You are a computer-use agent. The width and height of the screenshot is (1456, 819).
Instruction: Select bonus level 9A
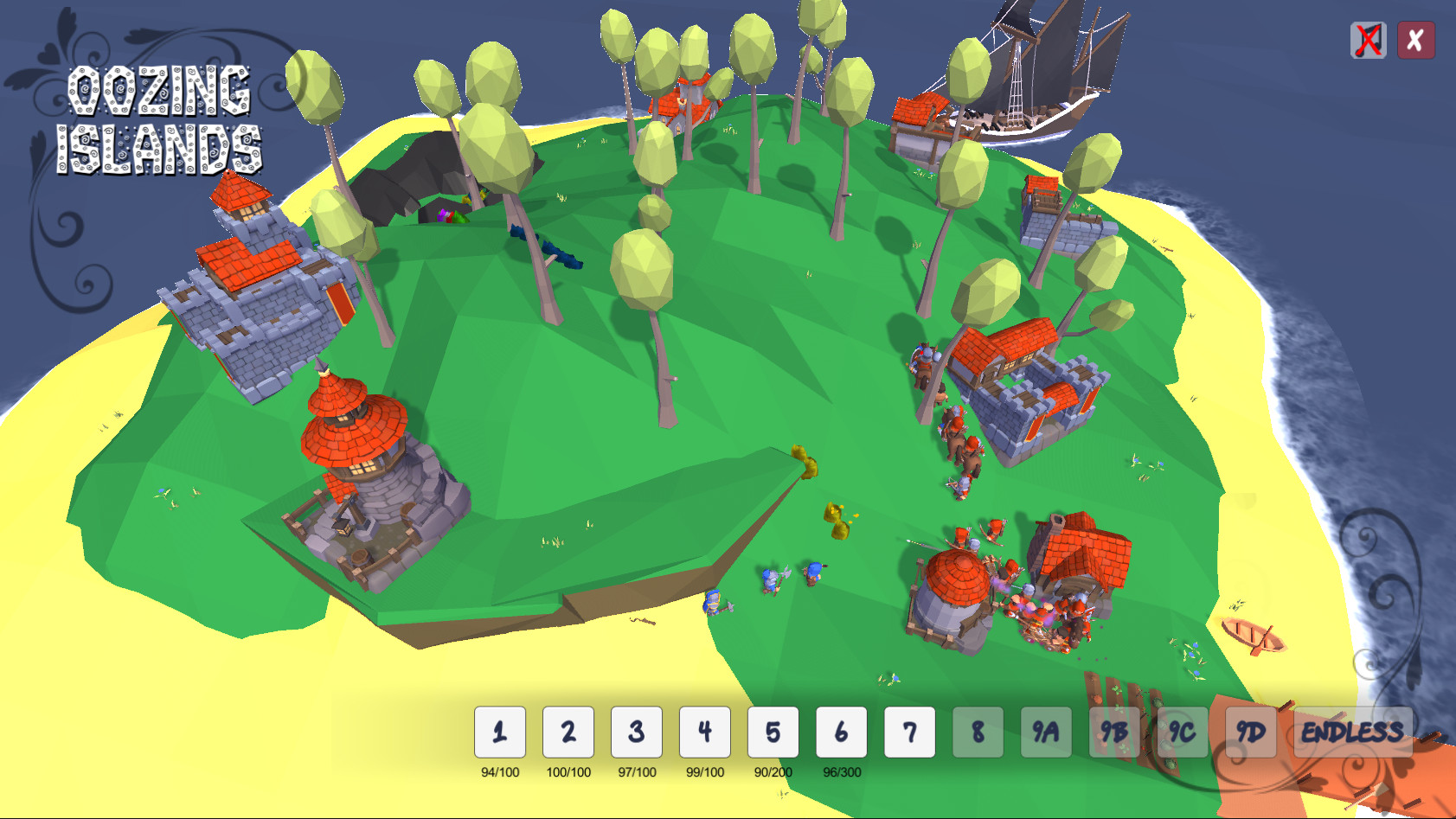point(1046,731)
